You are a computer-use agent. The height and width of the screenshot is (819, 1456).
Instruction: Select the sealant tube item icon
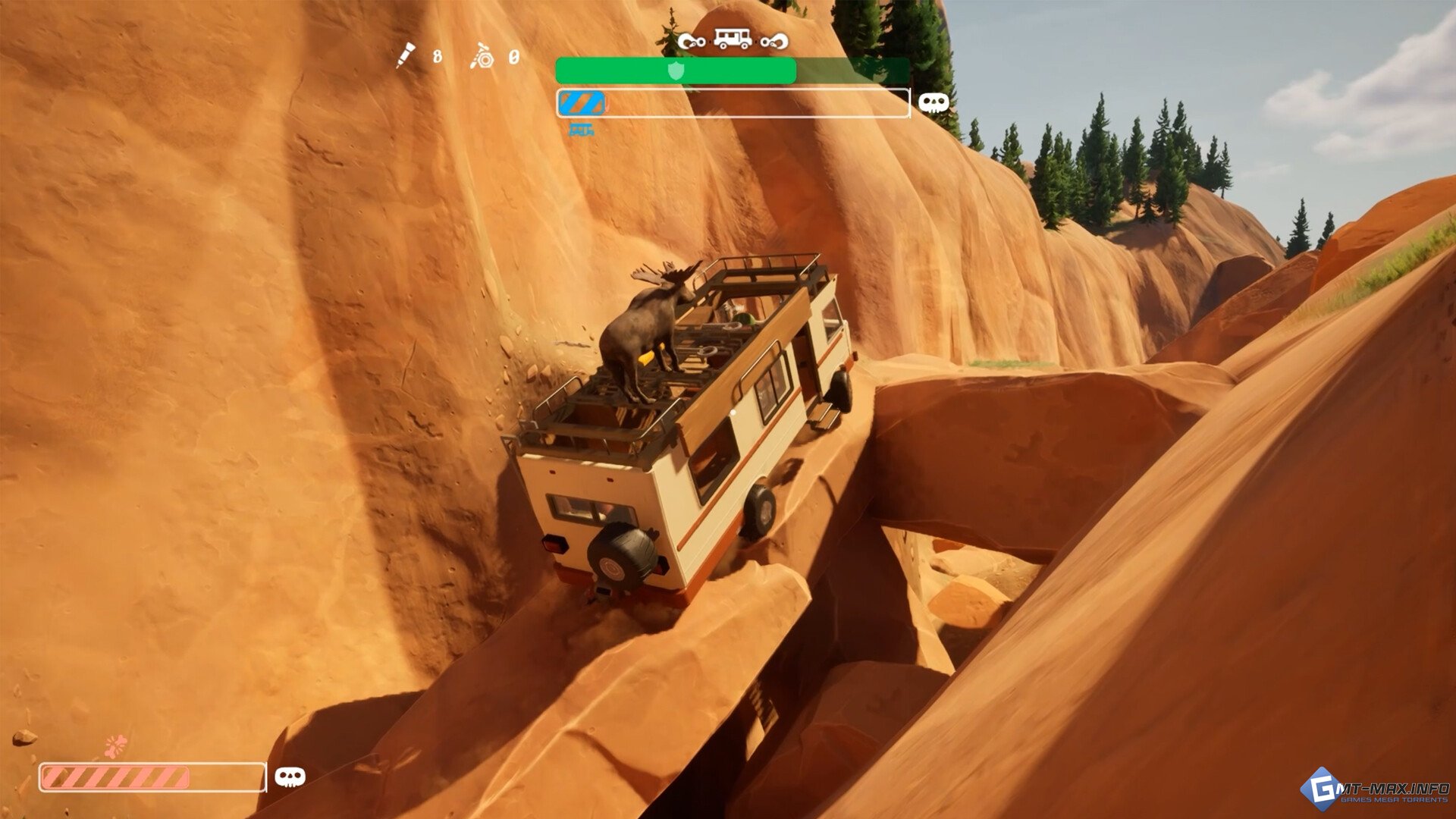tap(406, 55)
